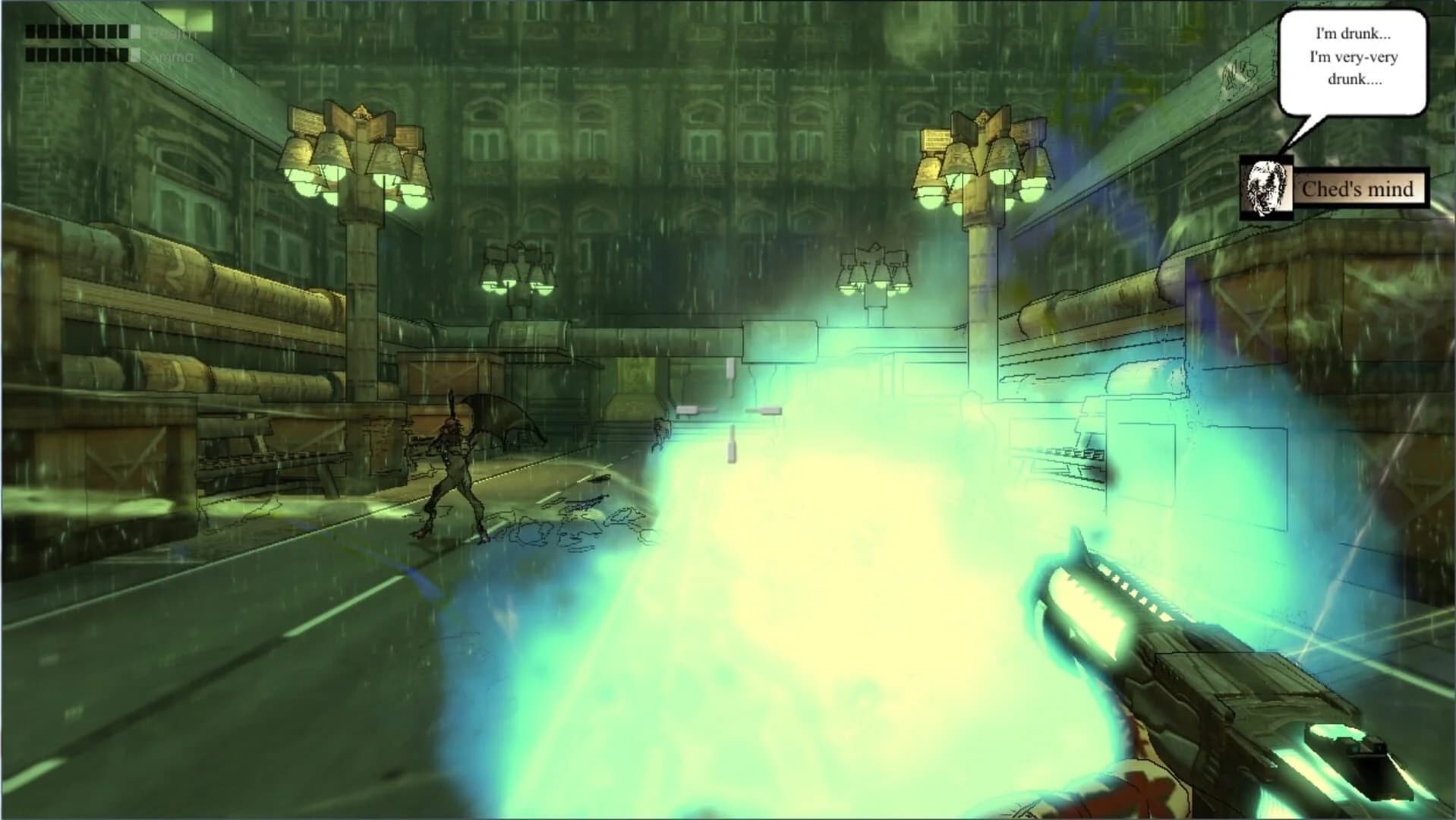Click the speech bubble dialogue panel

(x=1353, y=59)
